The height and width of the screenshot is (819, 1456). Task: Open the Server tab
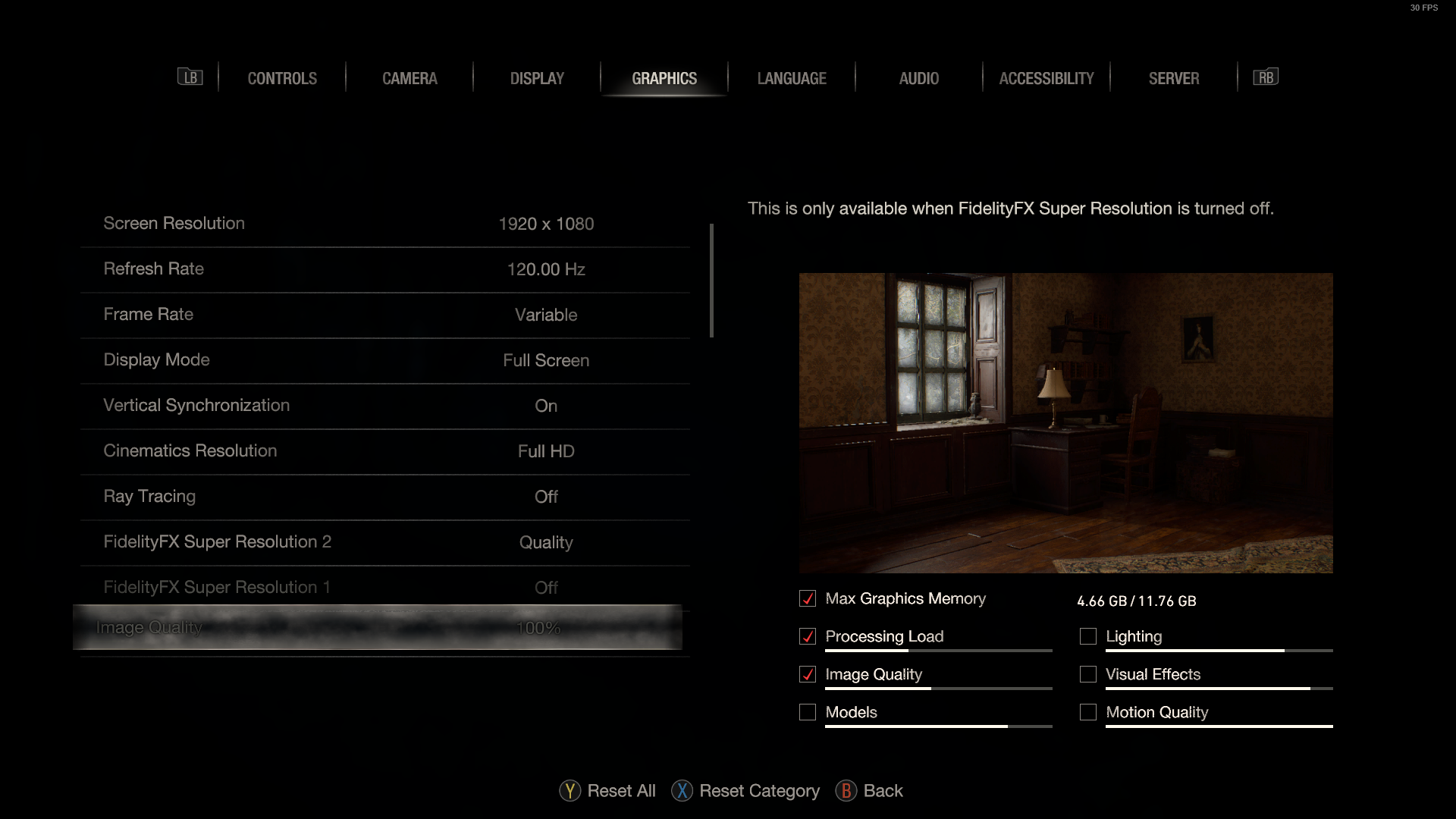click(x=1174, y=78)
